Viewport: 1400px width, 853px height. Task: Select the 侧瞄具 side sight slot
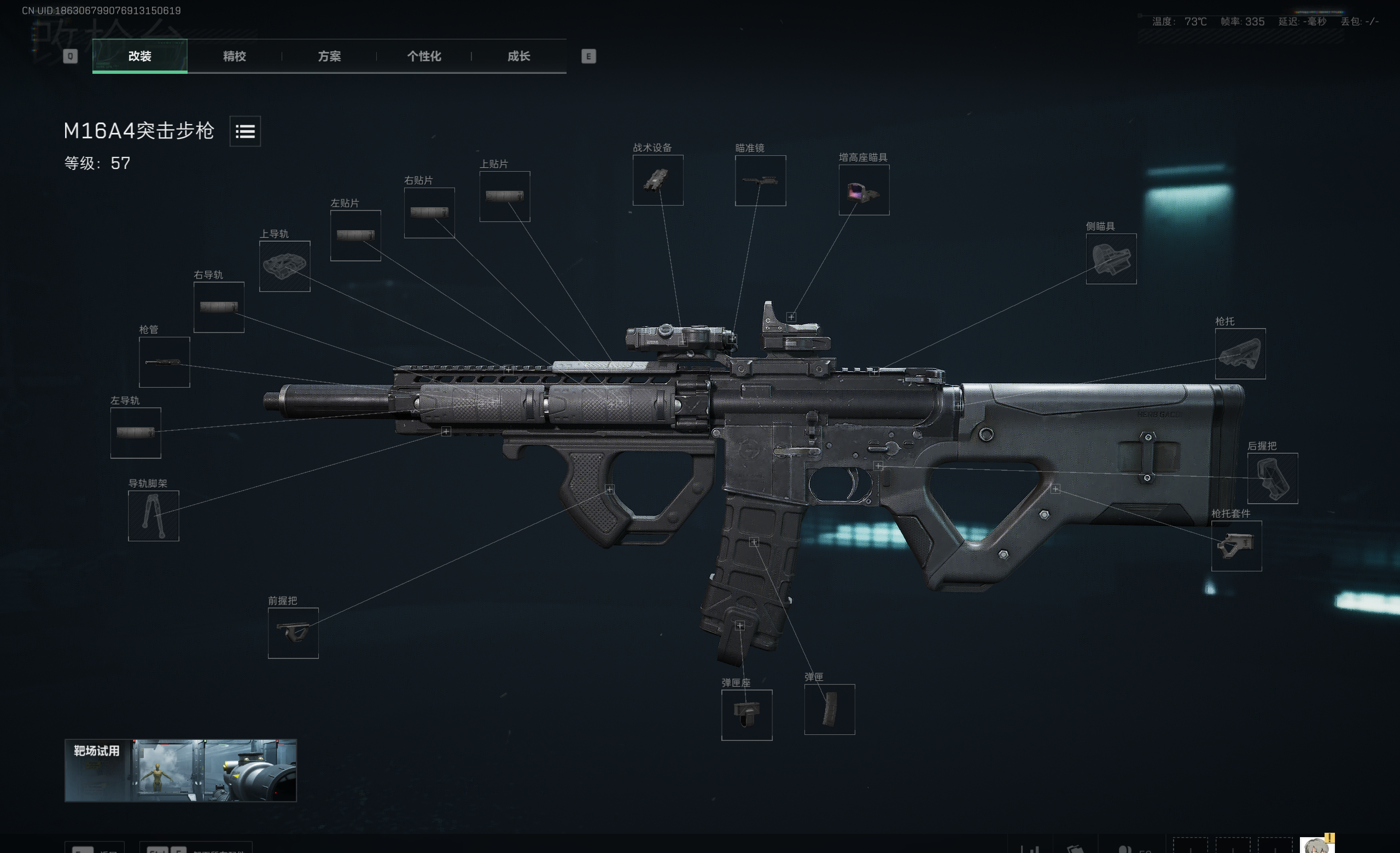(1111, 260)
